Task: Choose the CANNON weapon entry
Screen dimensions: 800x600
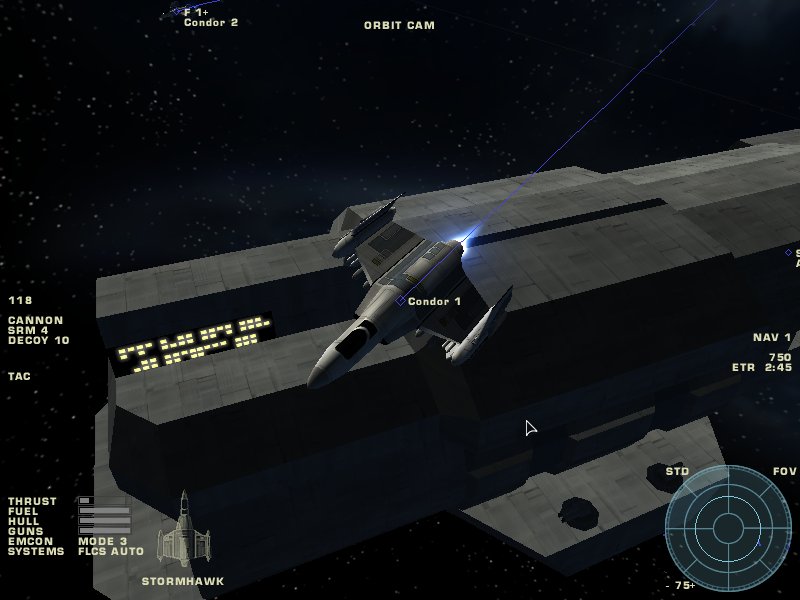Action: [35, 321]
